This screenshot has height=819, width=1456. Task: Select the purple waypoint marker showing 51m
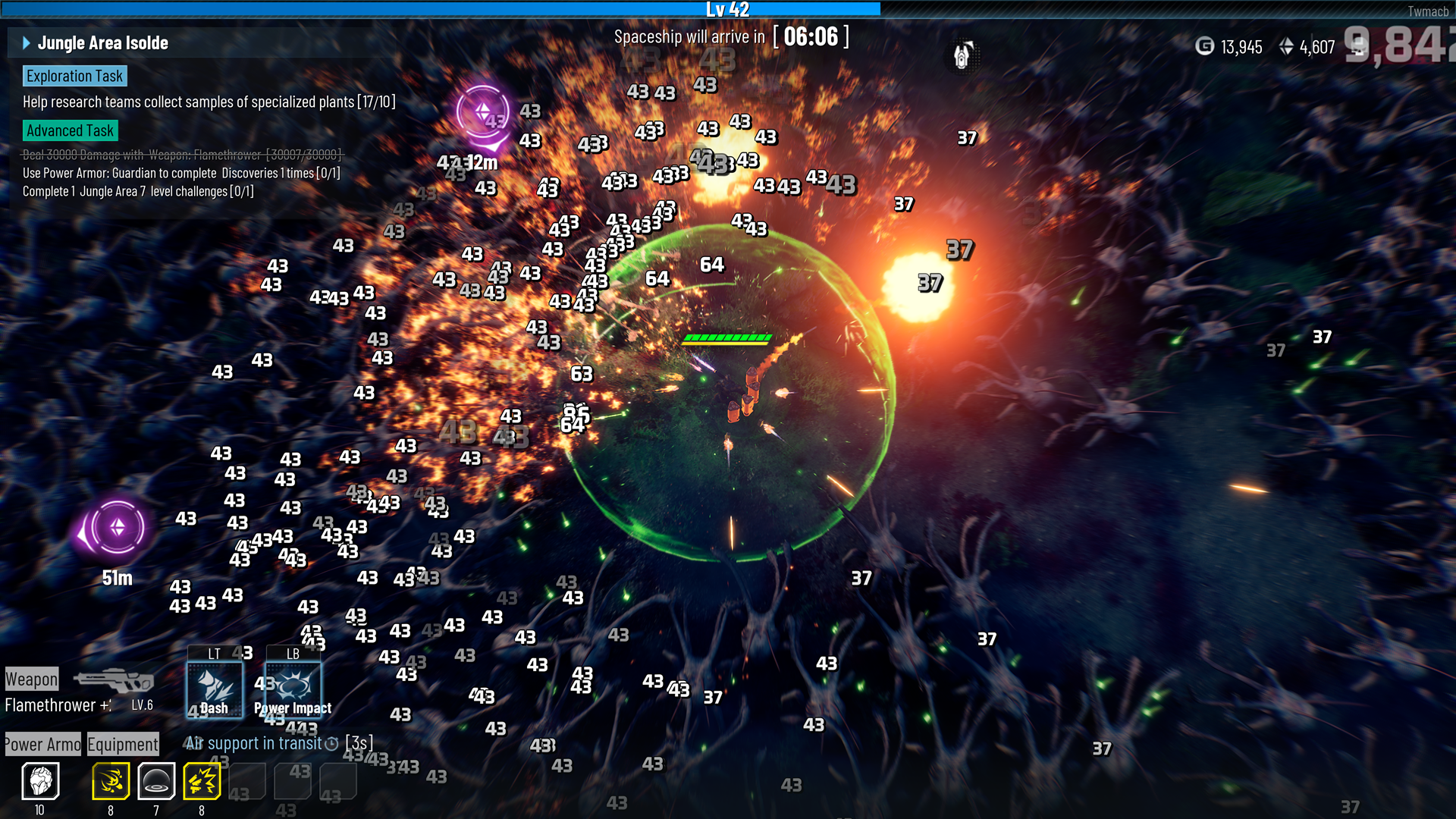[x=117, y=528]
